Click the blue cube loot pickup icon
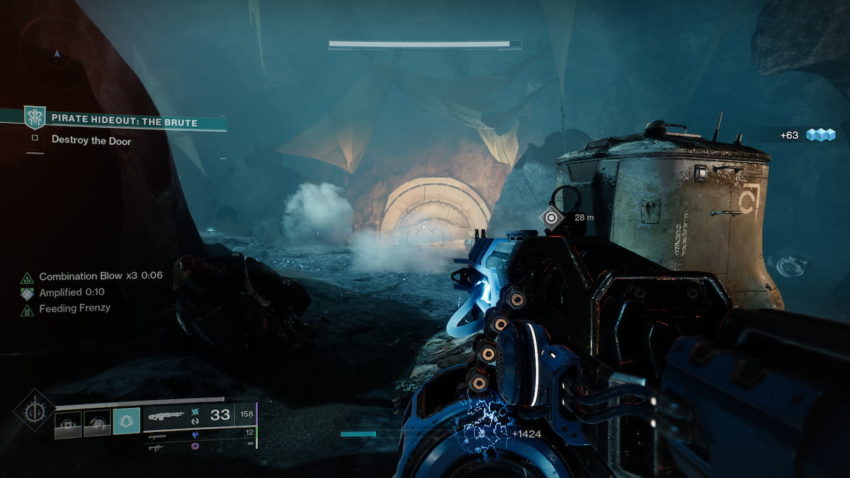The width and height of the screenshot is (850, 478). coord(821,135)
